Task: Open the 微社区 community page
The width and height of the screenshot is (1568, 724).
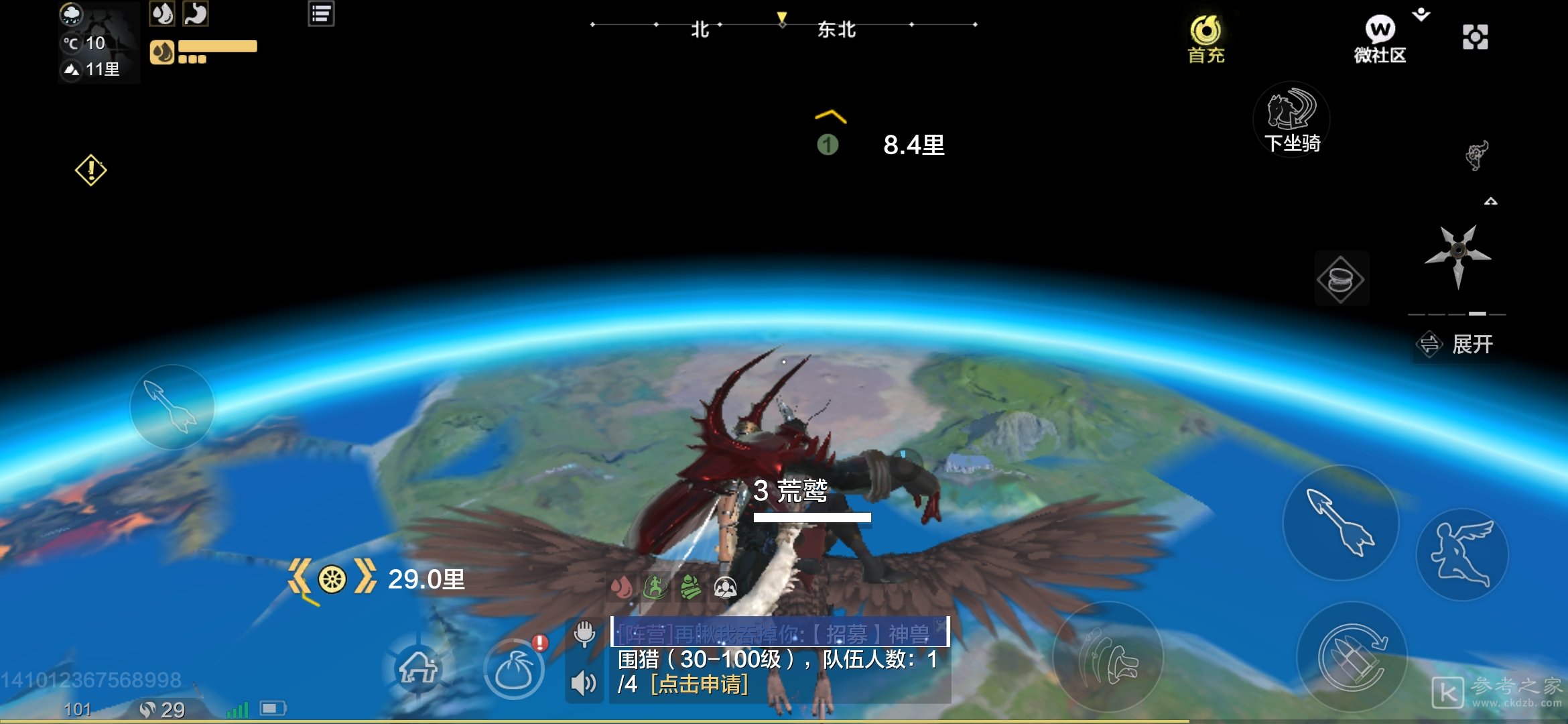Action: (x=1380, y=39)
